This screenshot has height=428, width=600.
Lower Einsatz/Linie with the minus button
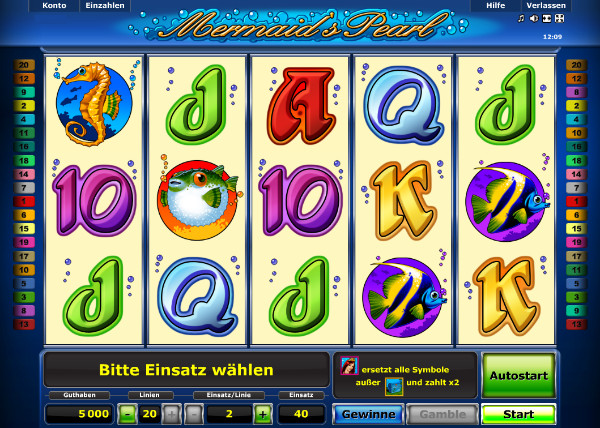[x=193, y=414]
